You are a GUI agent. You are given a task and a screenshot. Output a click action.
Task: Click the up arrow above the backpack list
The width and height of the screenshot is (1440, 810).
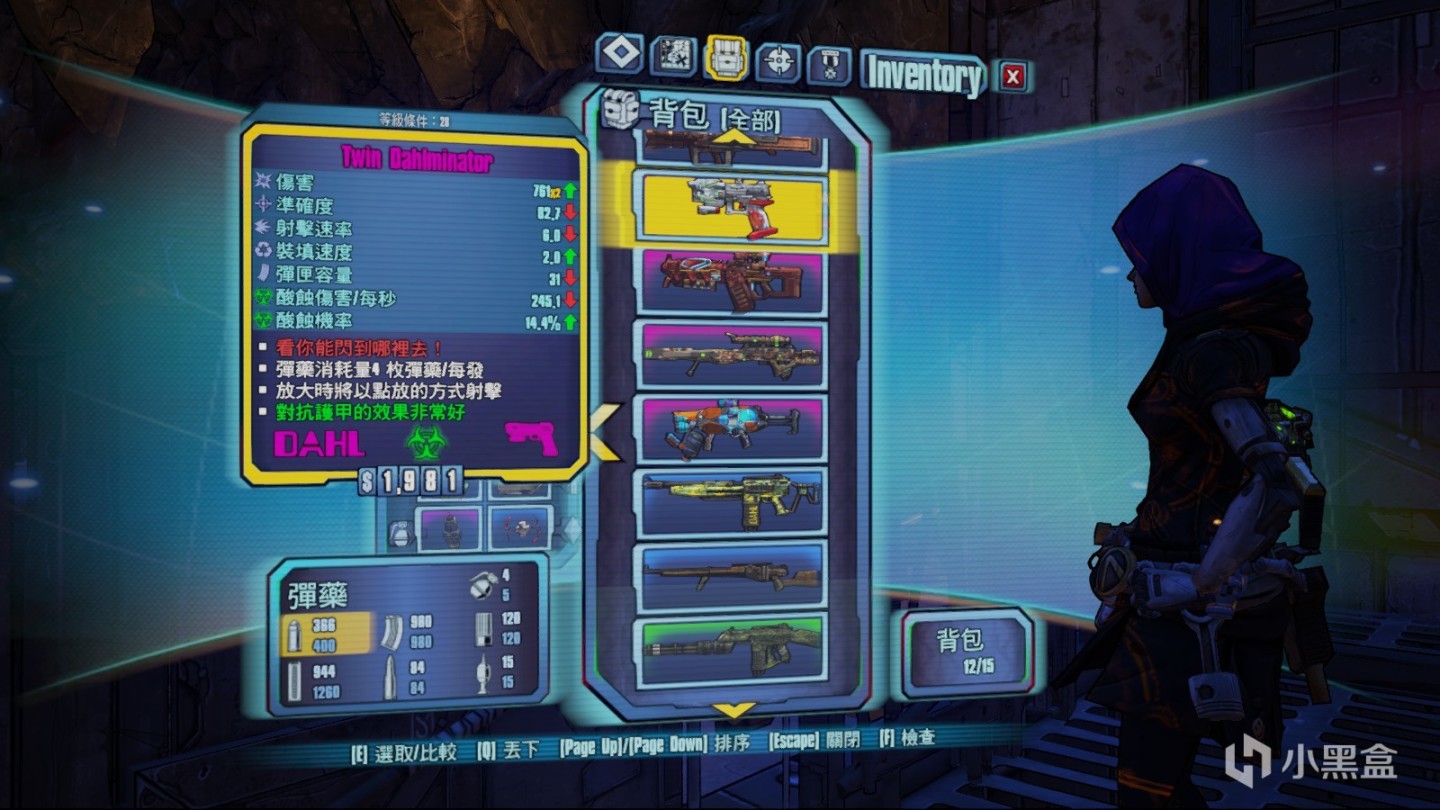(733, 137)
